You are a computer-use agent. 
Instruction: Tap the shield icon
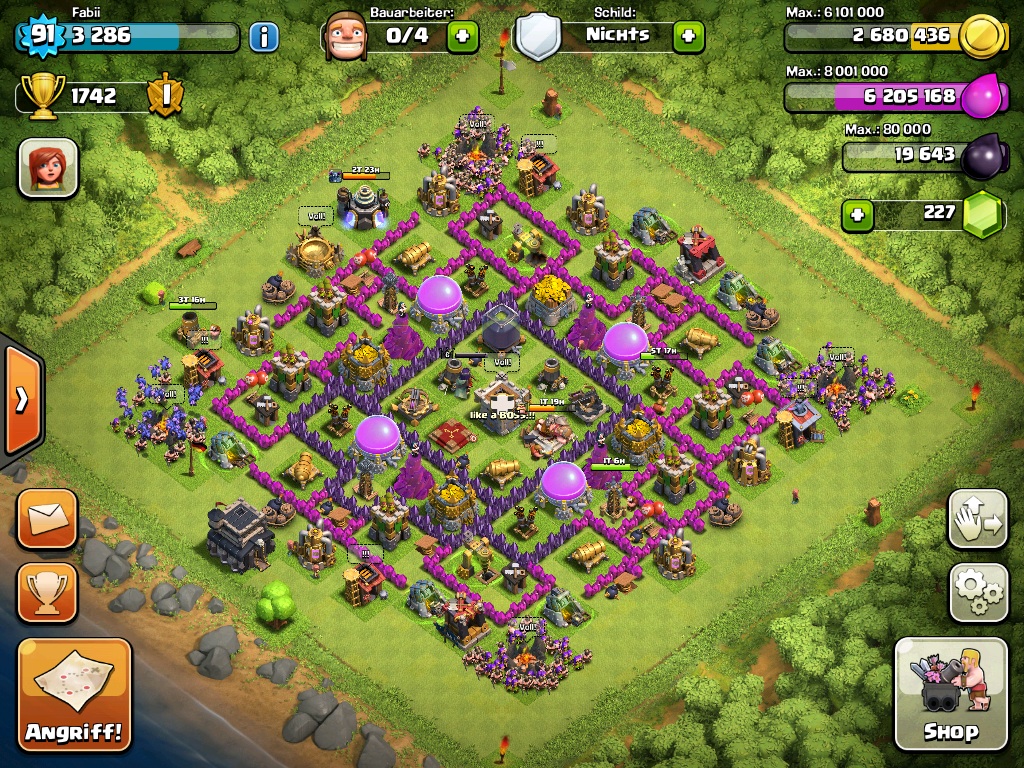(538, 37)
